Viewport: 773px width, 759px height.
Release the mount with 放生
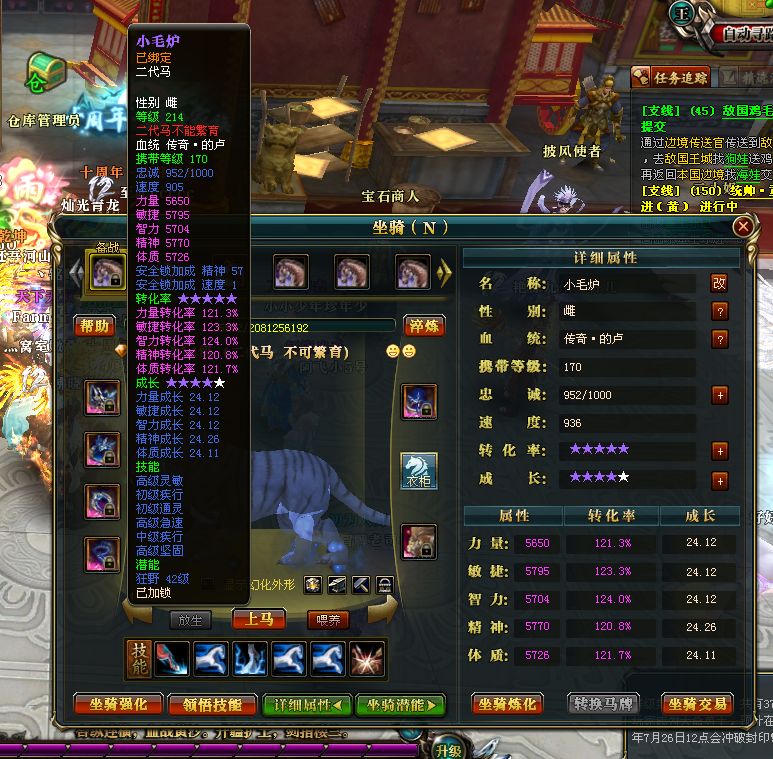190,620
